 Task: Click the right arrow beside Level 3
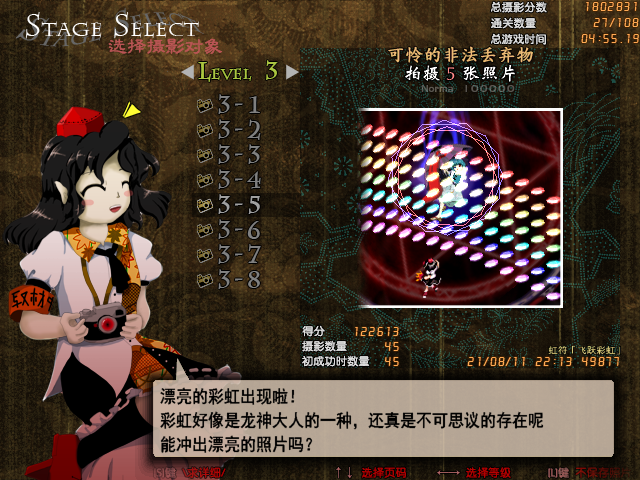(x=292, y=72)
